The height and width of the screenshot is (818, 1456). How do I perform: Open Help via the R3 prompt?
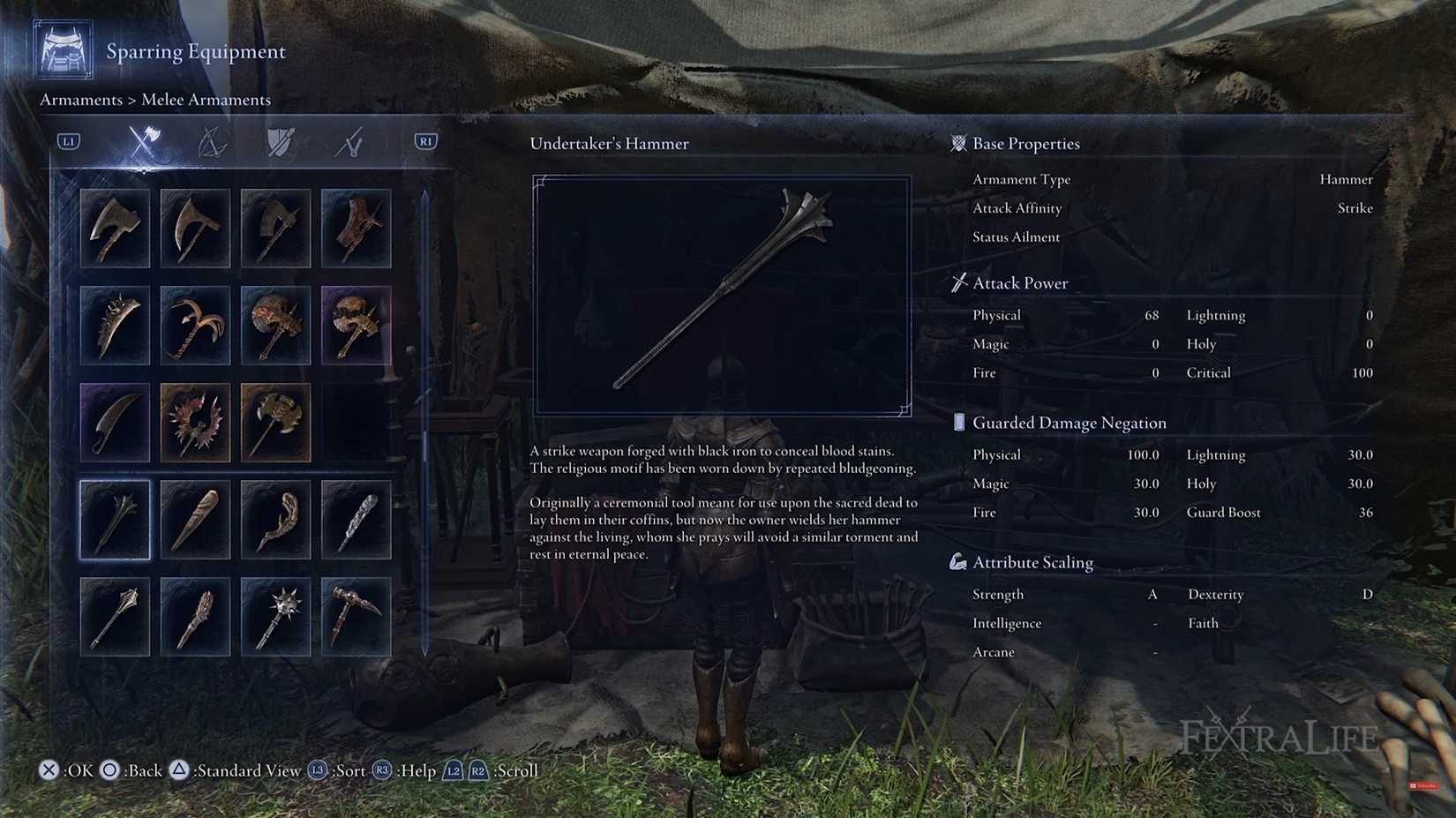pos(381,770)
